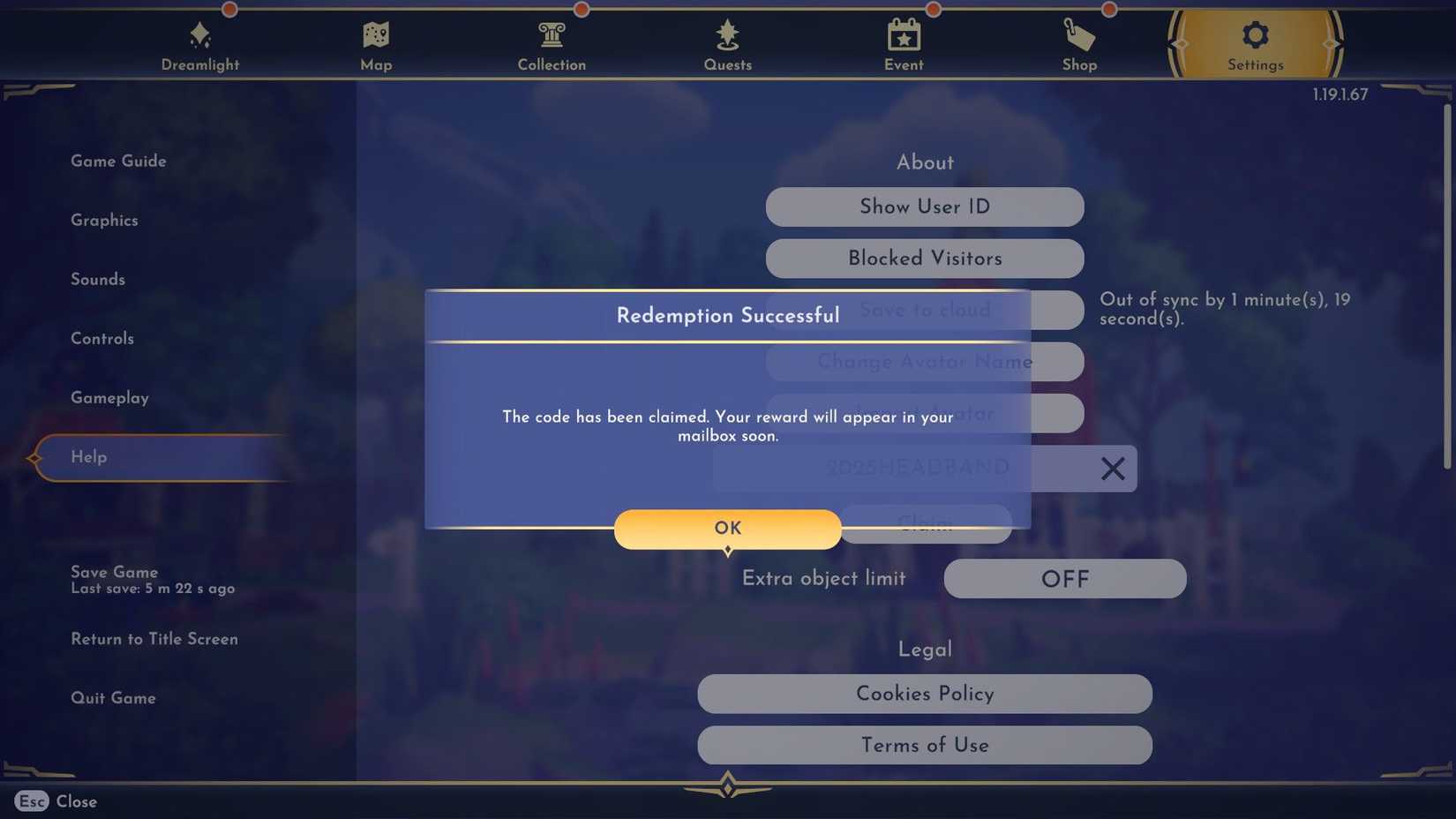Select the Help section in sidebar

87,457
